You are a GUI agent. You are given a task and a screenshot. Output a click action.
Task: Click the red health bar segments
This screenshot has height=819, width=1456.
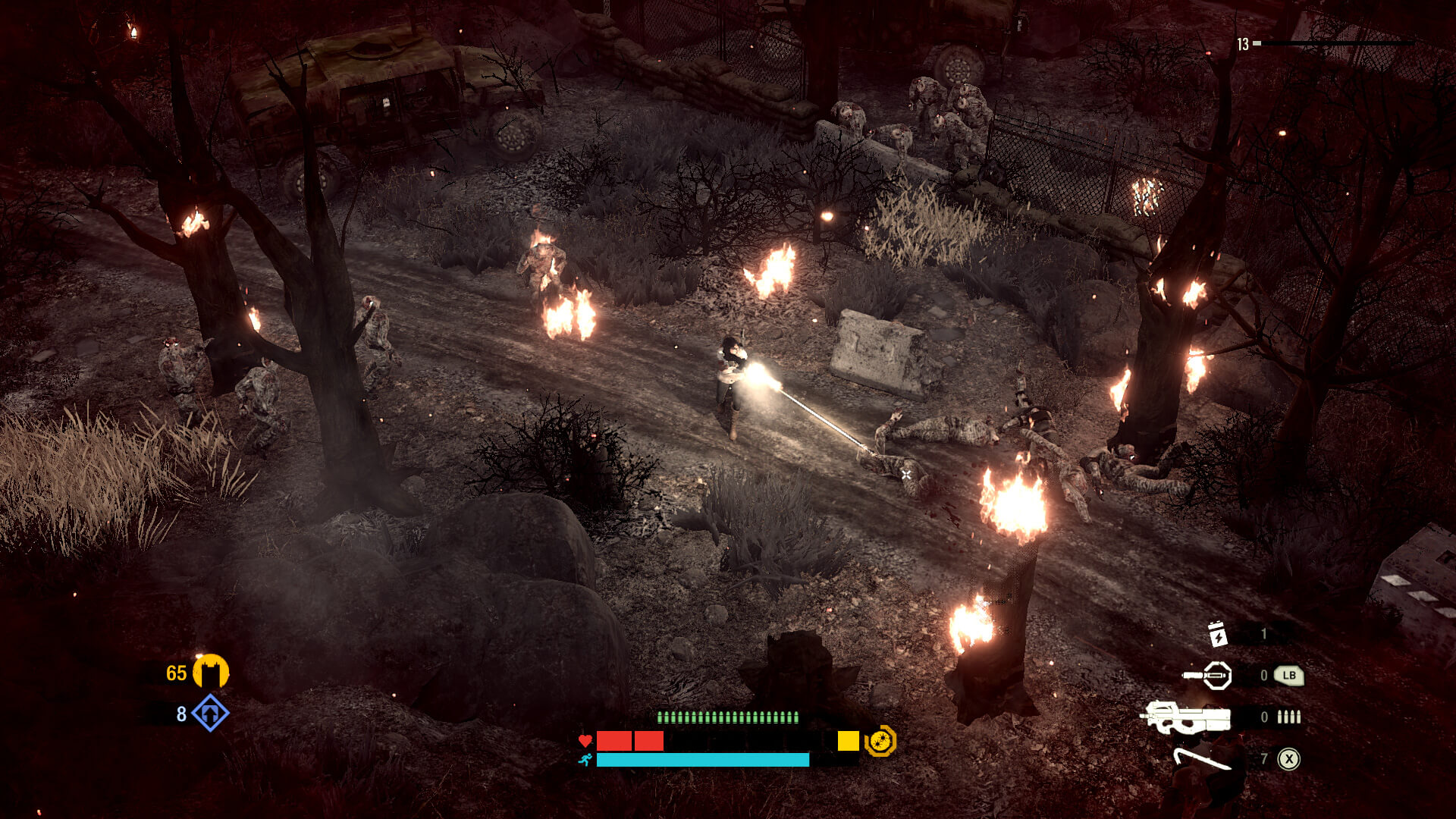pyautogui.click(x=629, y=741)
